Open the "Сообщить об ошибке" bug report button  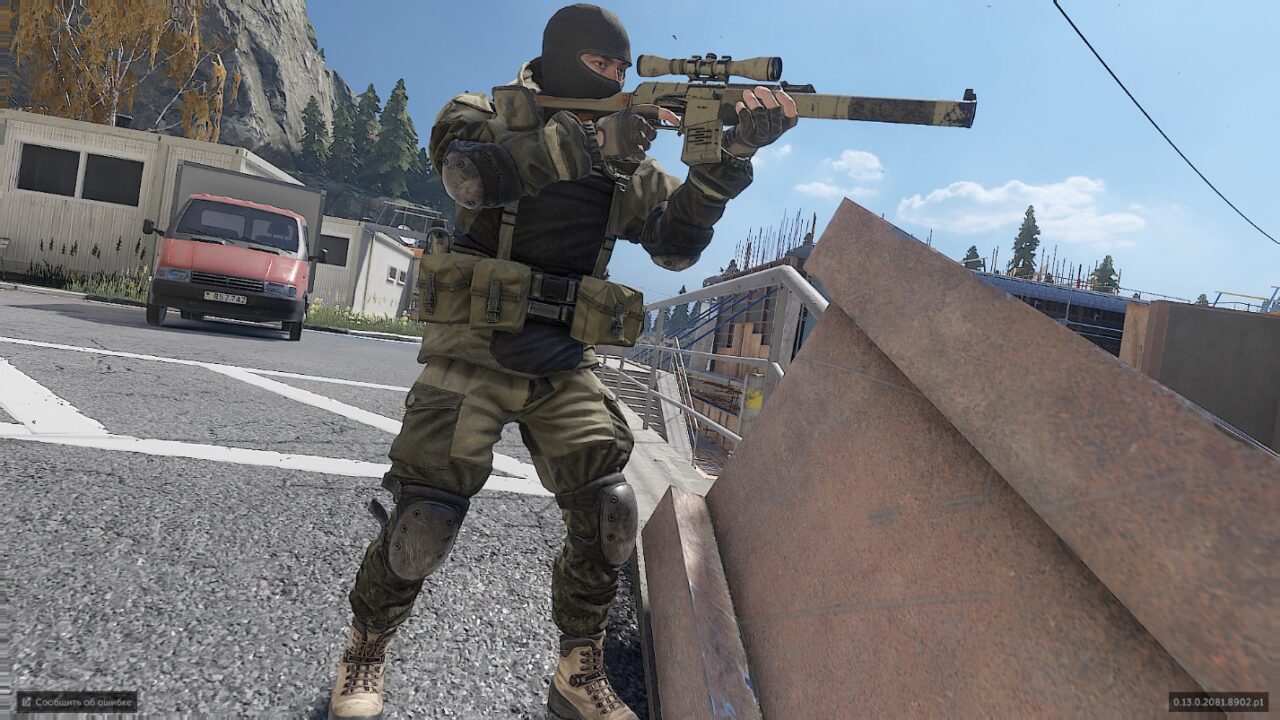click(x=77, y=701)
